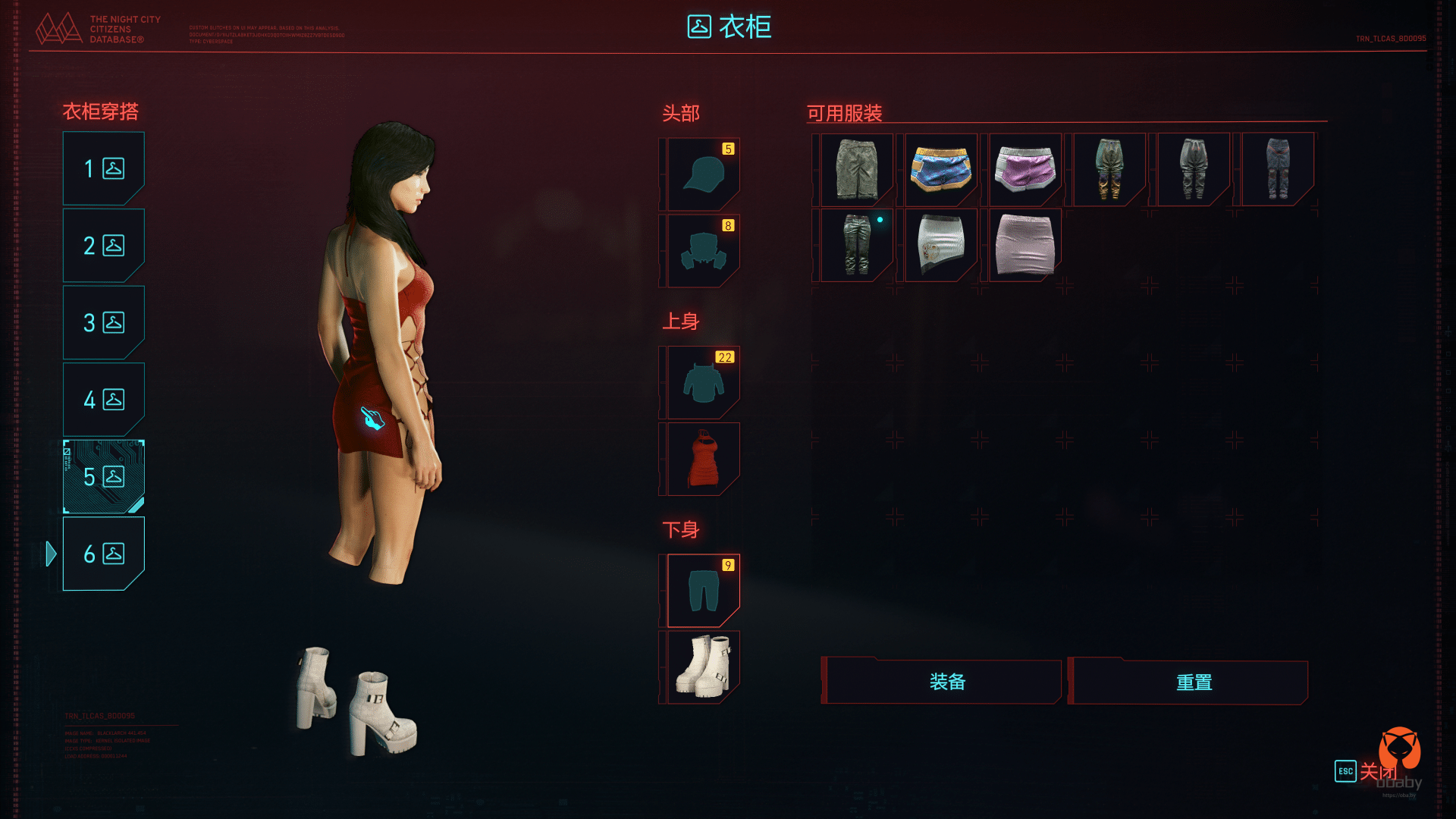Click the 装备 equip button
Screen dimensions: 1456x819
[946, 682]
